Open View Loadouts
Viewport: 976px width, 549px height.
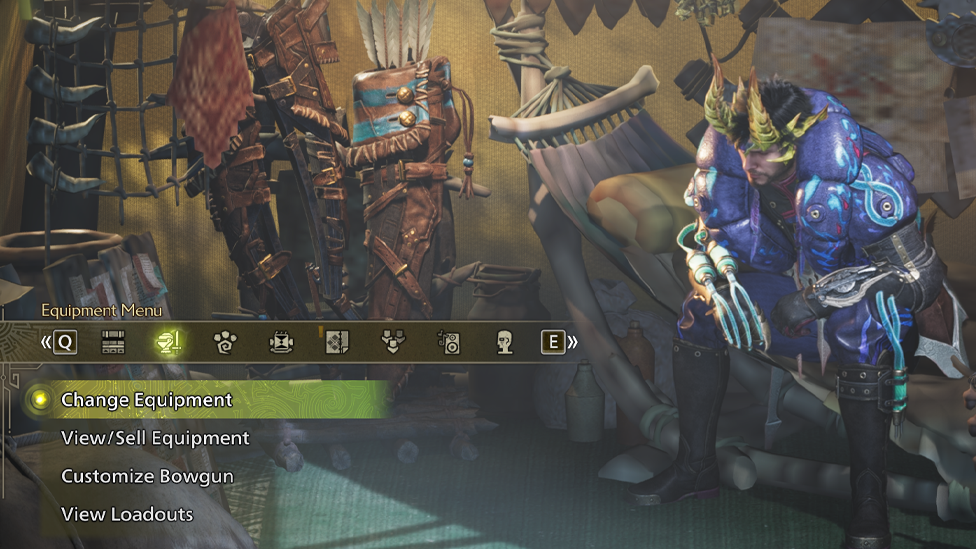pos(127,514)
